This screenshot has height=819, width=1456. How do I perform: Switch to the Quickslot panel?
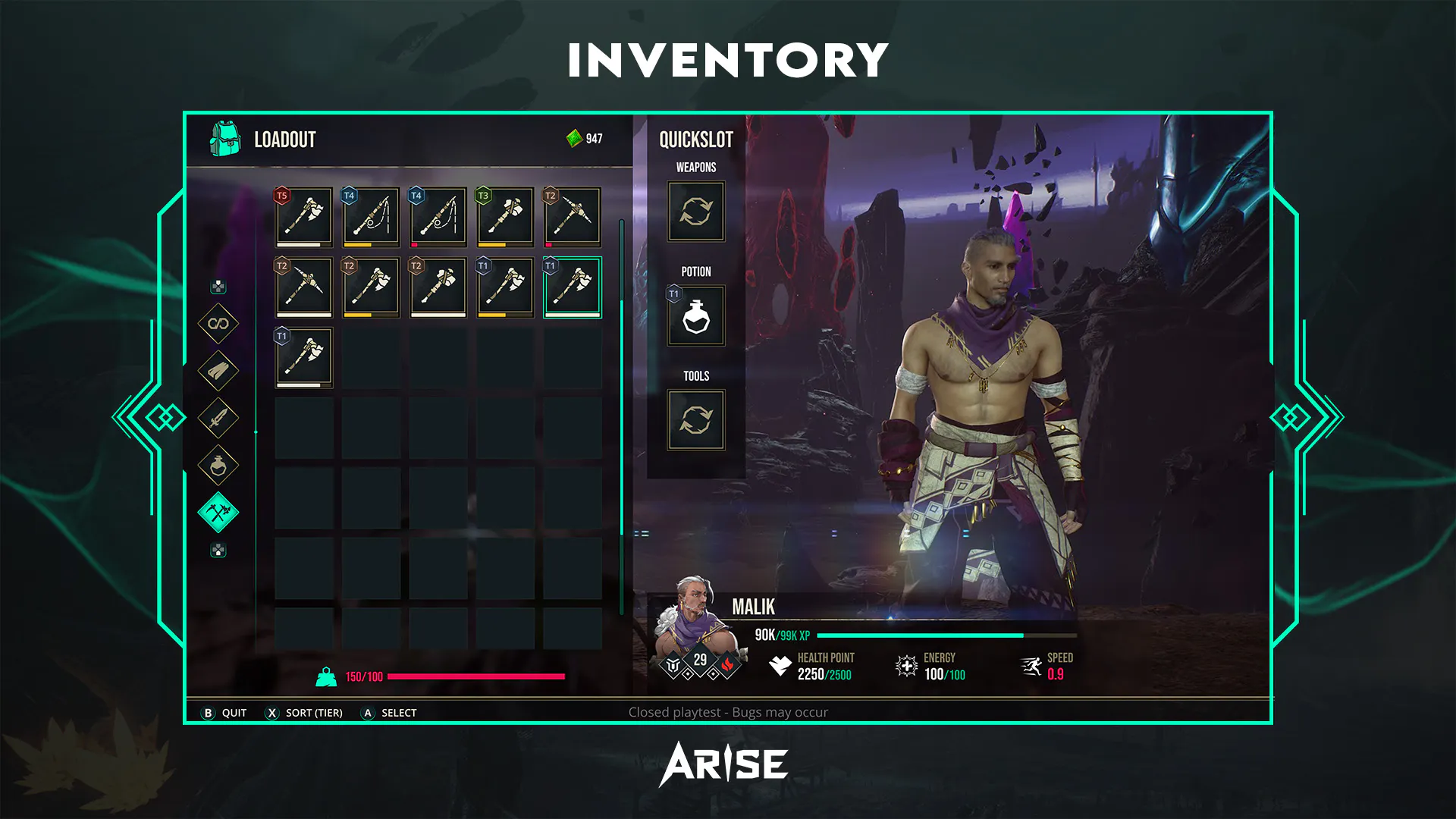(695, 139)
